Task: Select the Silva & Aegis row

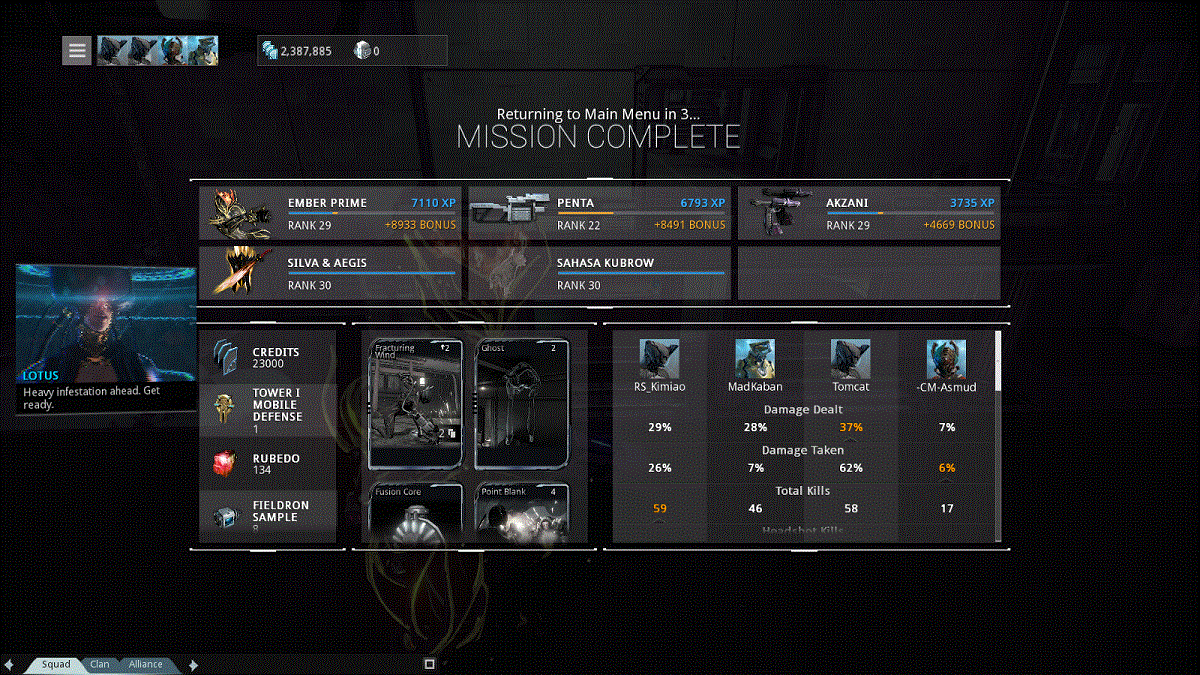Action: 330,274
